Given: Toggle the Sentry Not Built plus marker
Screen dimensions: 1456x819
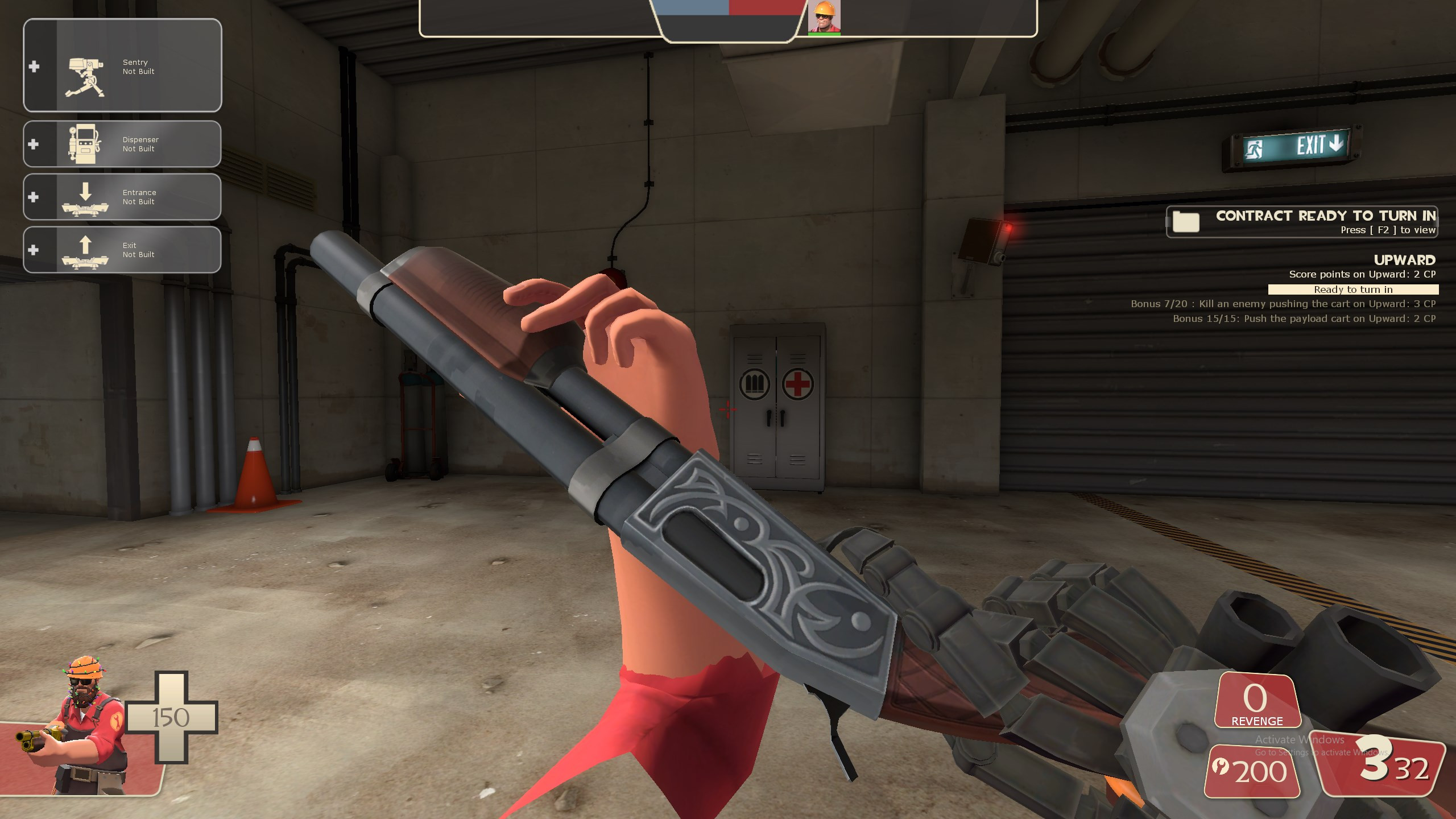Looking at the screenshot, I should tap(33, 67).
